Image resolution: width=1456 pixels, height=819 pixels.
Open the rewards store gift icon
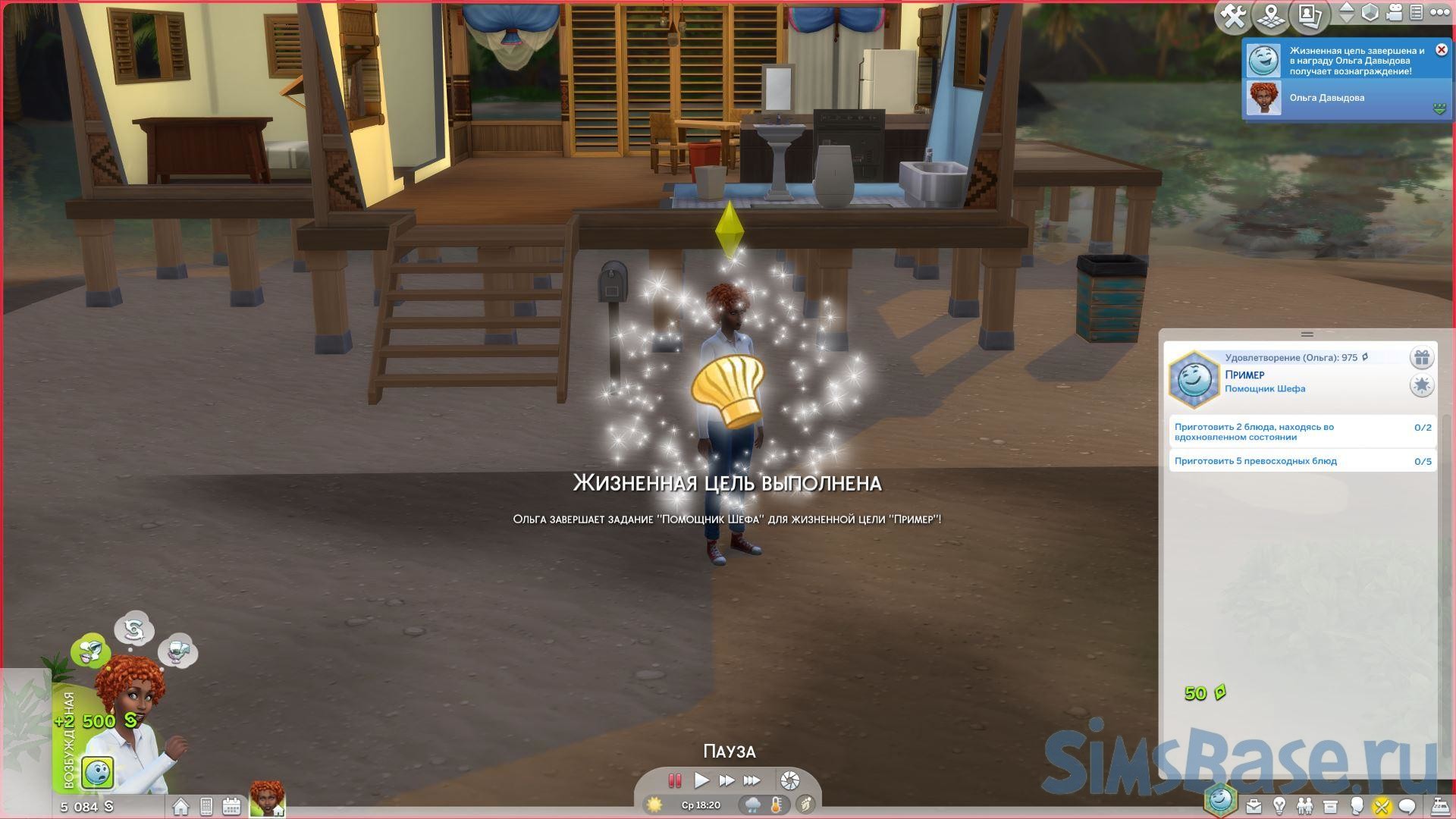click(1421, 358)
